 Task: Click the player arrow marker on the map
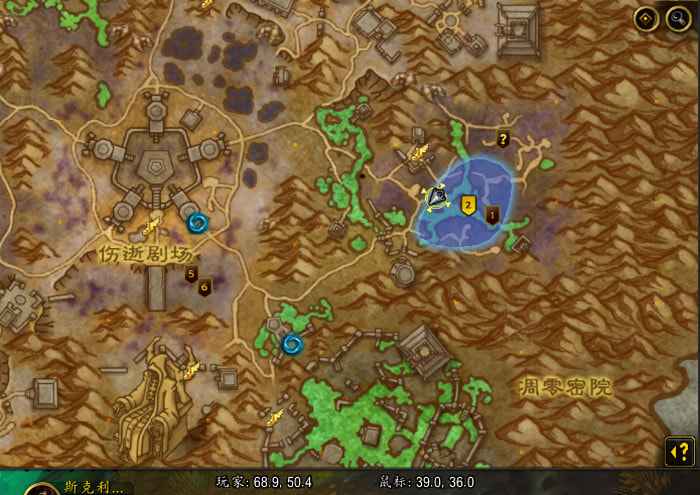[437, 197]
